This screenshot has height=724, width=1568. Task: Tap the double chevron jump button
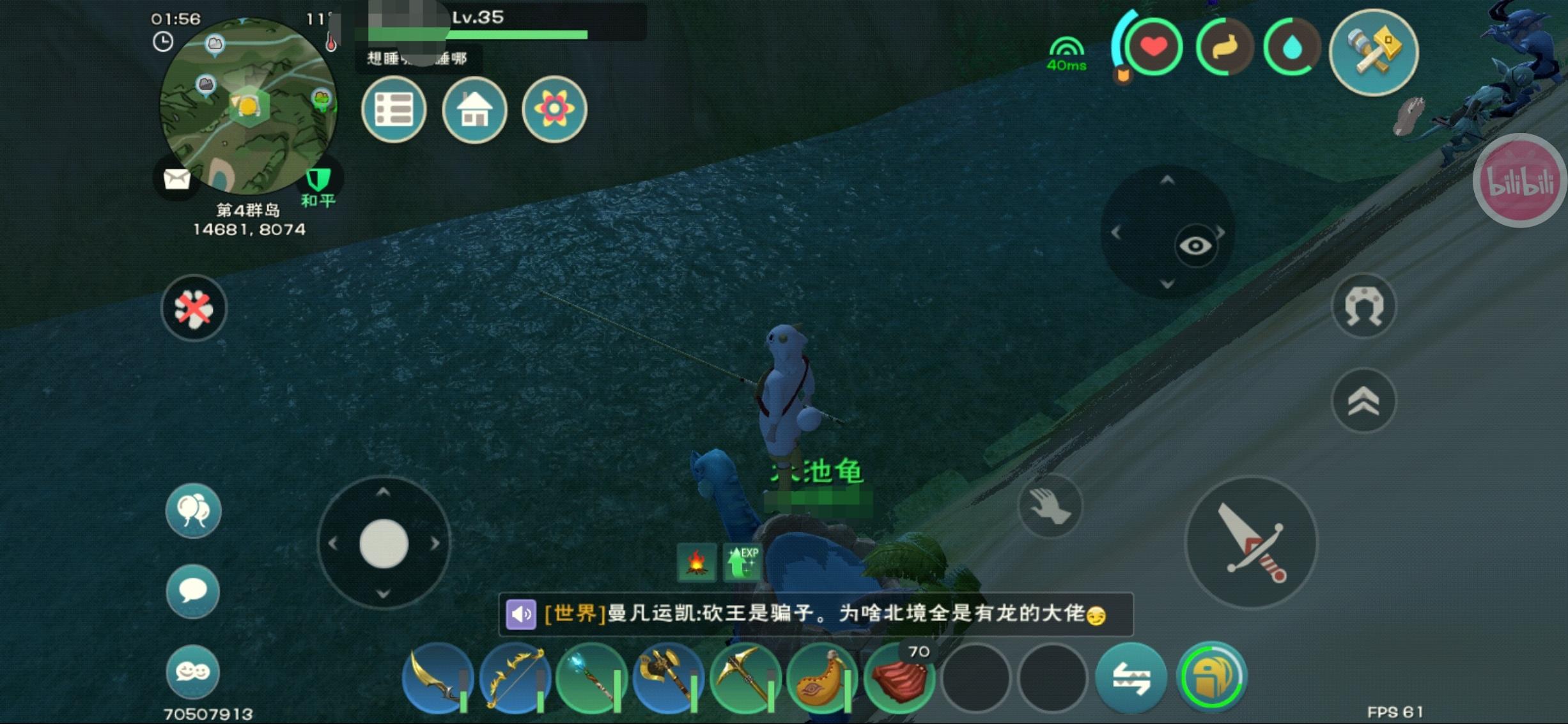click(x=1363, y=401)
